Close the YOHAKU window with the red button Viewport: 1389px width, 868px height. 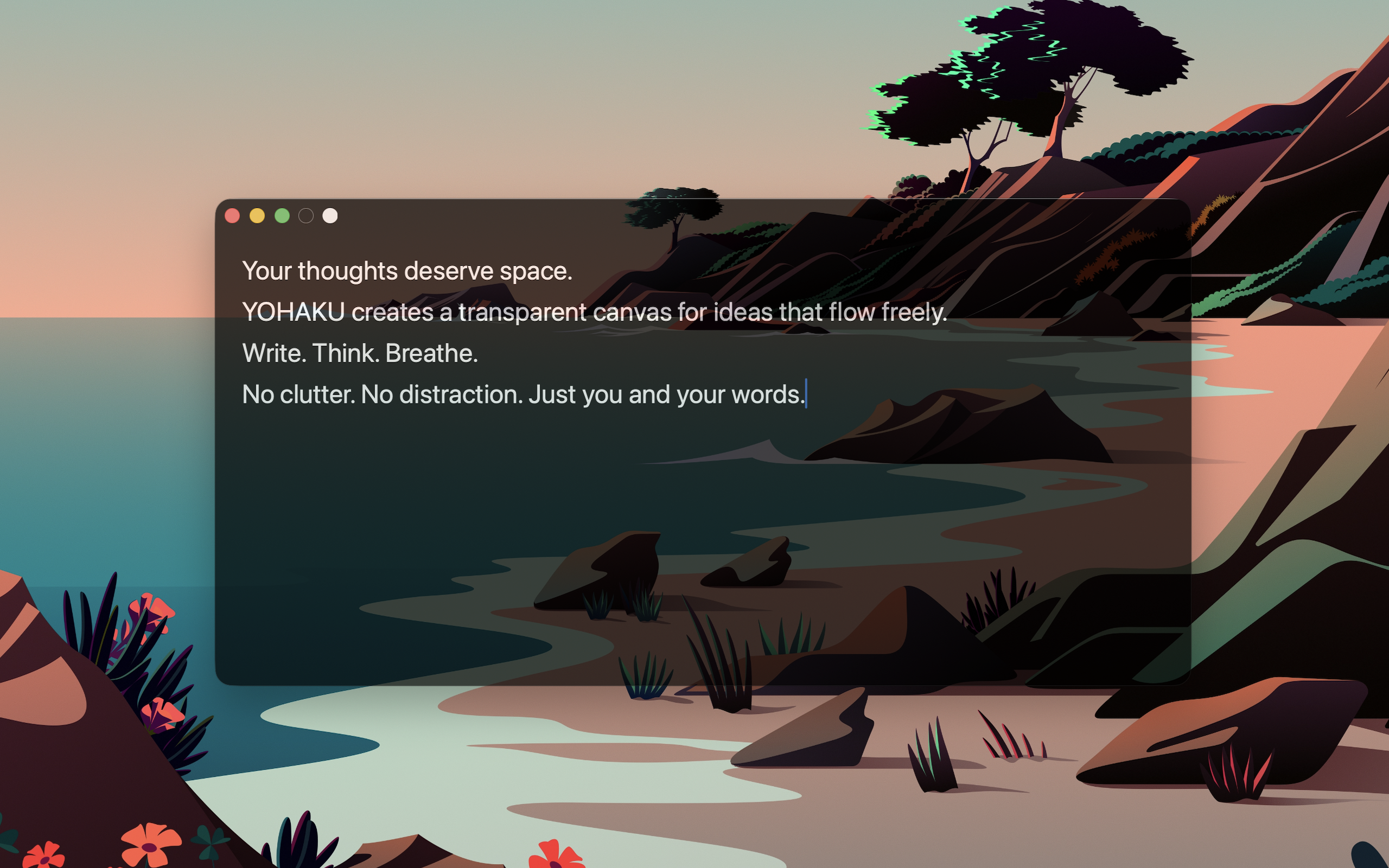click(232, 216)
